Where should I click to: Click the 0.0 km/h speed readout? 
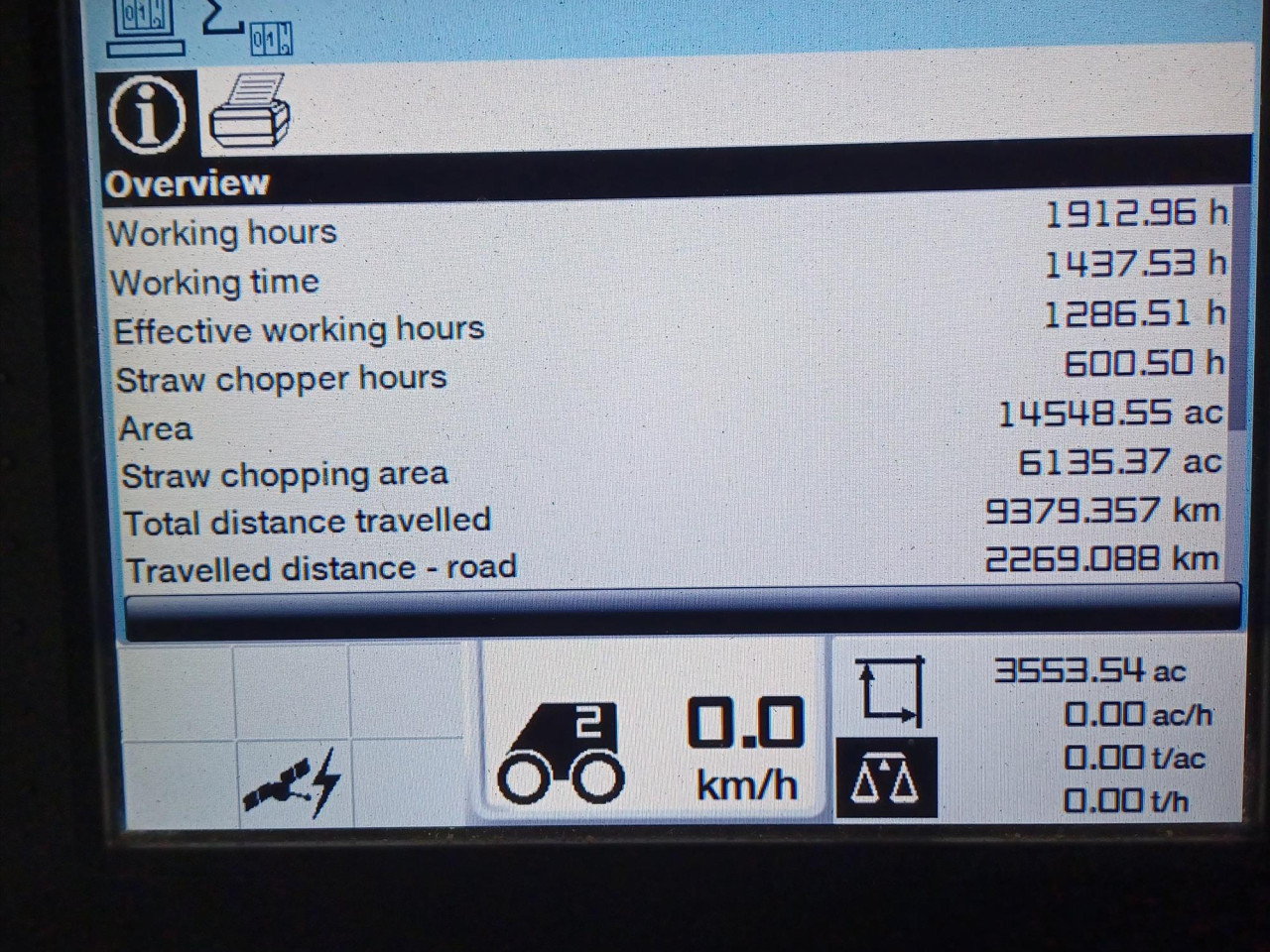(x=746, y=747)
